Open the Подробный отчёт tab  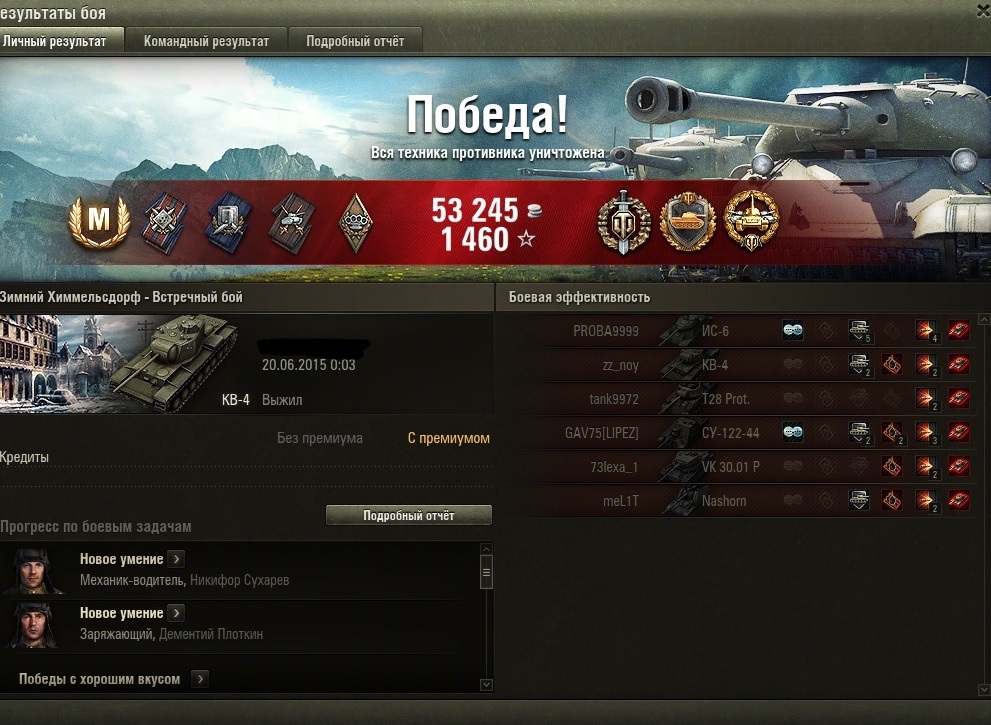[x=355, y=42]
